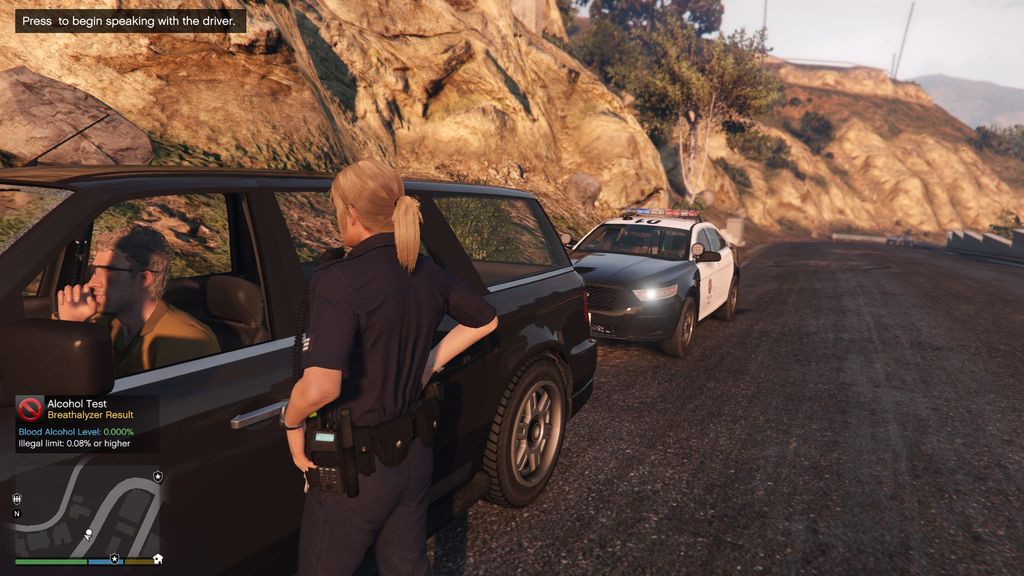Click the white player marker on minimap
The height and width of the screenshot is (576, 1024).
(x=88, y=534)
